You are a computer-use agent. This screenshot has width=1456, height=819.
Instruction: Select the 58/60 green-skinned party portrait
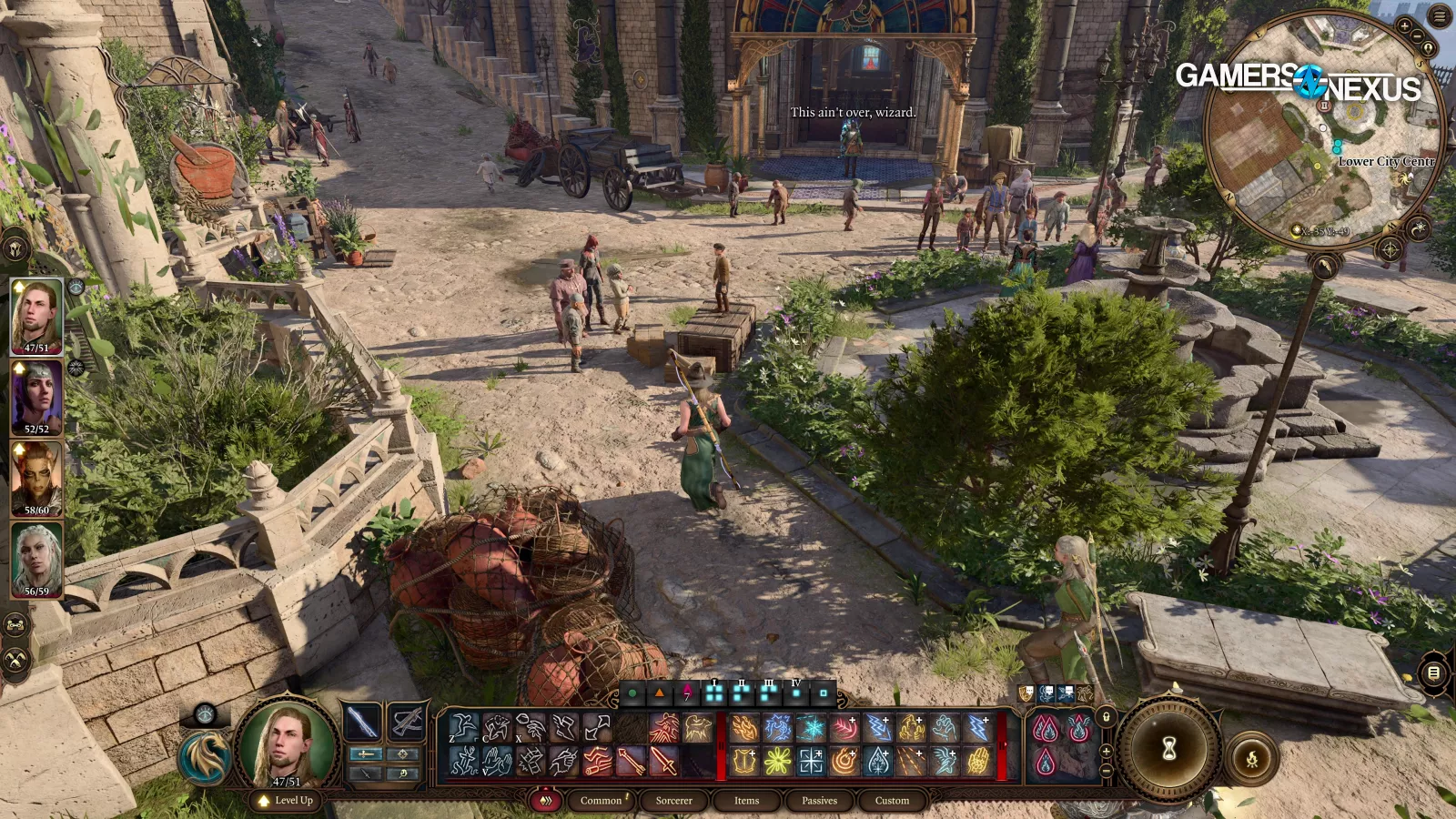pyautogui.click(x=36, y=479)
